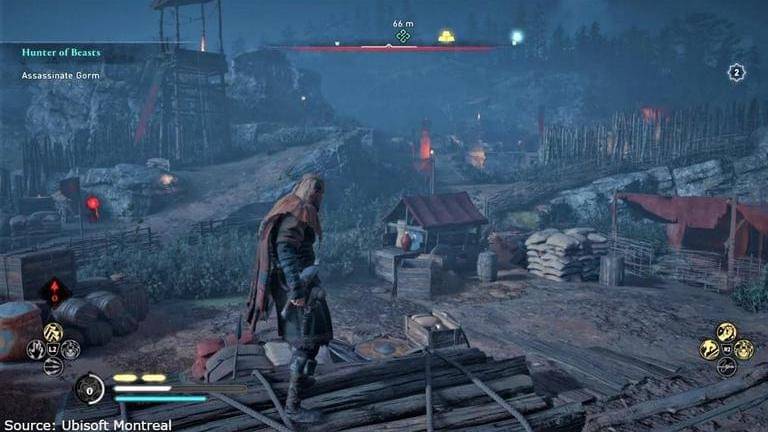Click the yellow wealth marker on the compass
Image resolution: width=768 pixels, height=432 pixels.
[x=446, y=37]
